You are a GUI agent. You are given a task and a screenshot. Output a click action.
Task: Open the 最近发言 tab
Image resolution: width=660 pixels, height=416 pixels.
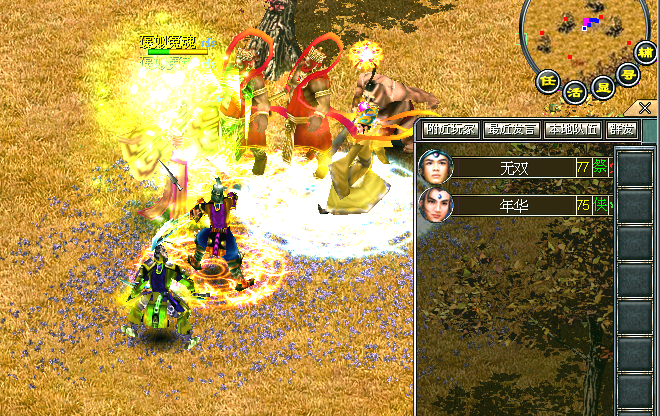(x=512, y=129)
